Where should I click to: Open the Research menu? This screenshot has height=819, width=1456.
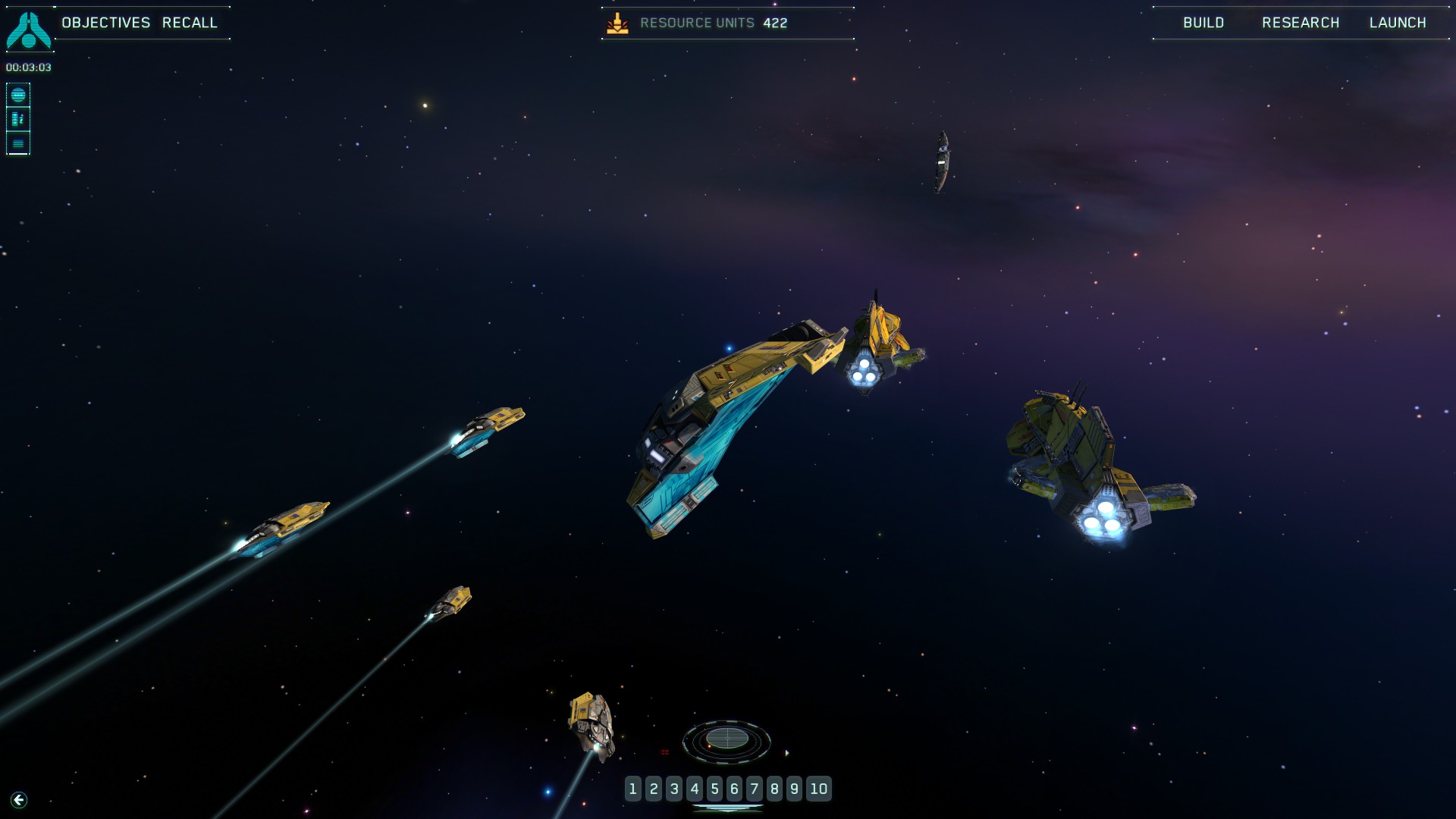(x=1301, y=23)
